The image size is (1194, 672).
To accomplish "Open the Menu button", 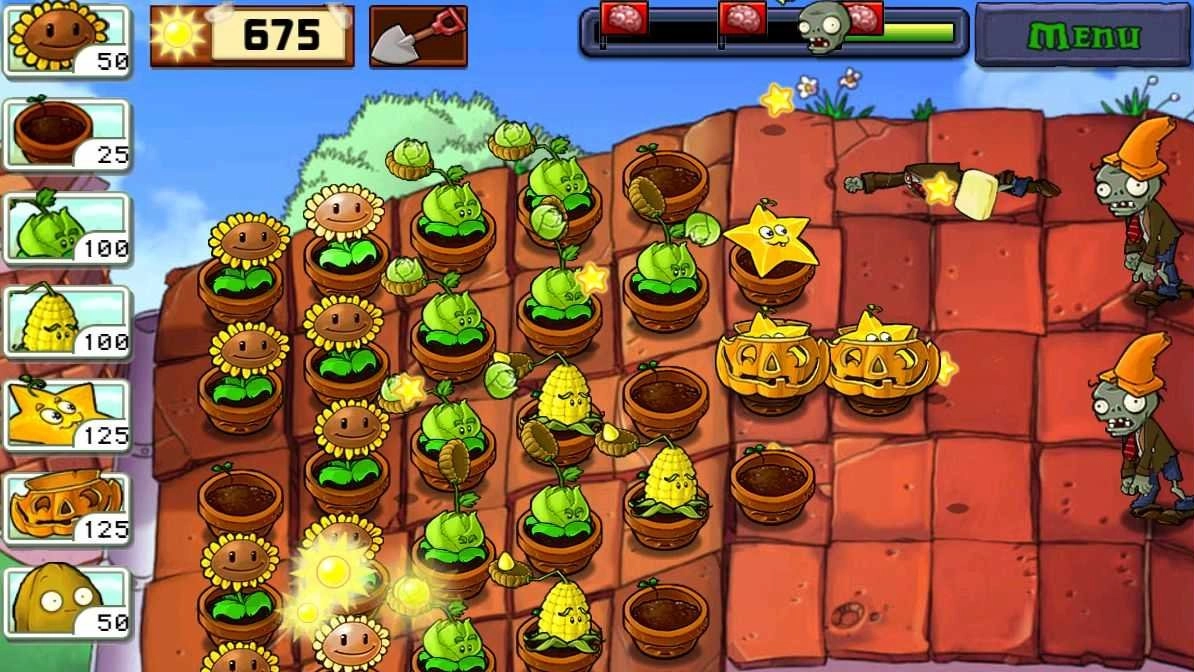I will (1083, 35).
